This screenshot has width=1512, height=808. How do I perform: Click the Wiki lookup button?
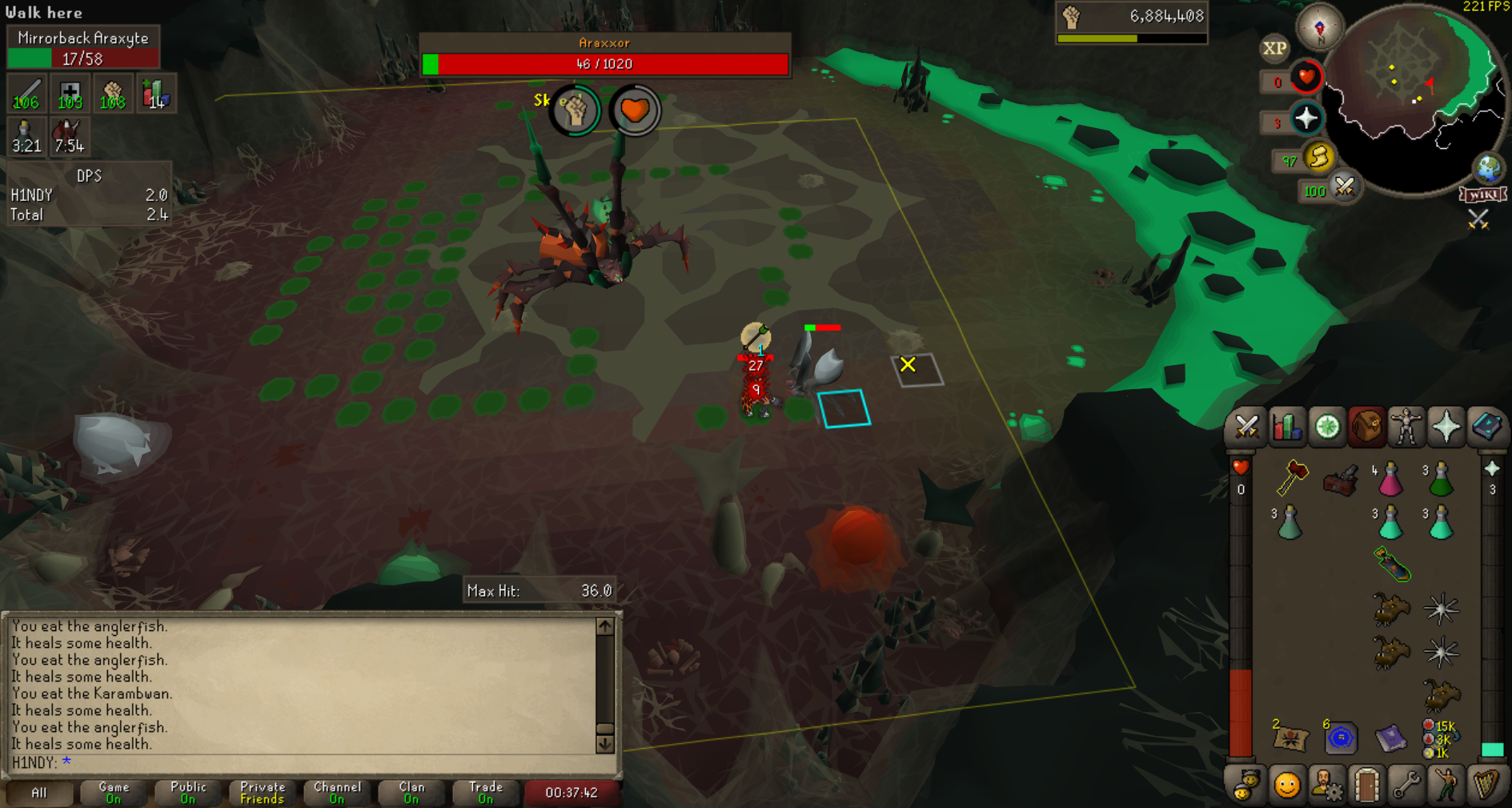[x=1483, y=195]
